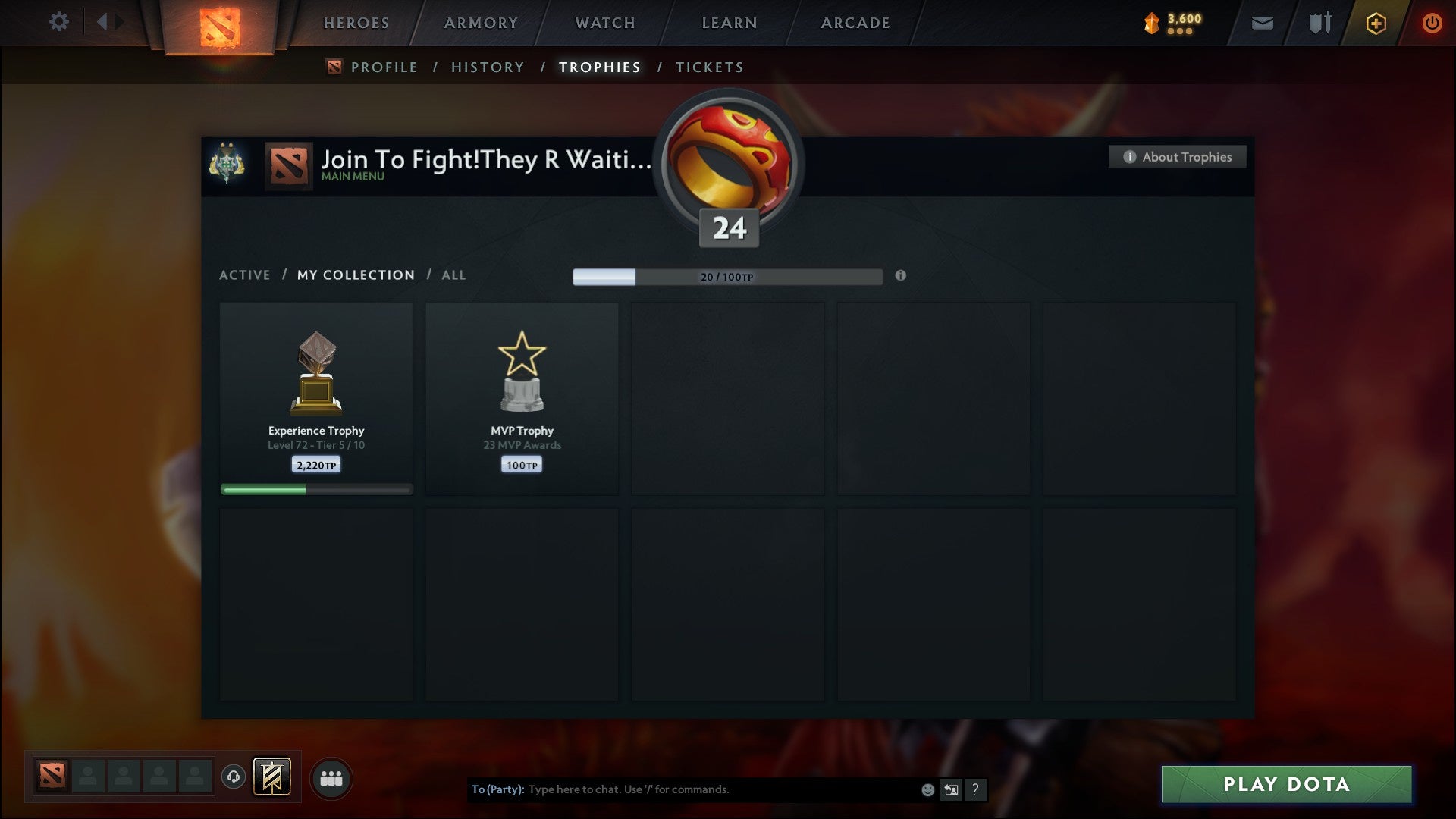Select the ACTIVE trophy filter
The height and width of the screenshot is (819, 1456).
(244, 275)
